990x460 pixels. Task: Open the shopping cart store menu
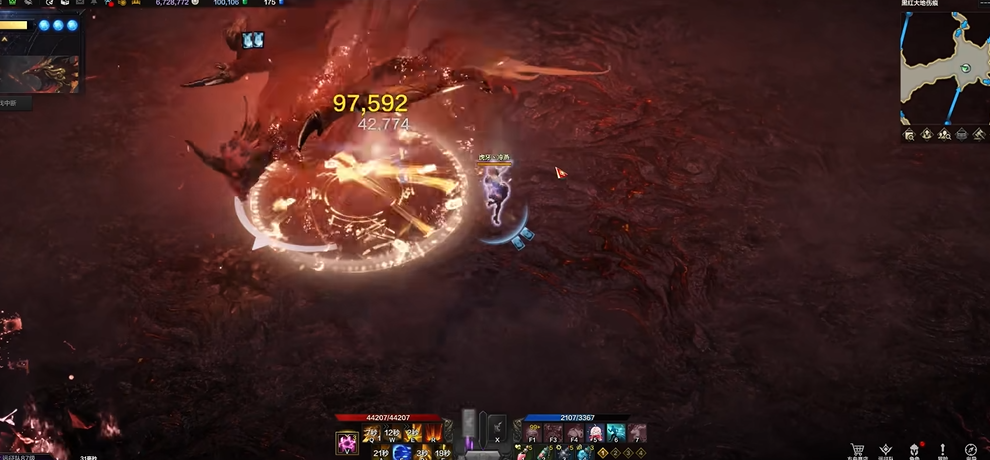tap(857, 451)
